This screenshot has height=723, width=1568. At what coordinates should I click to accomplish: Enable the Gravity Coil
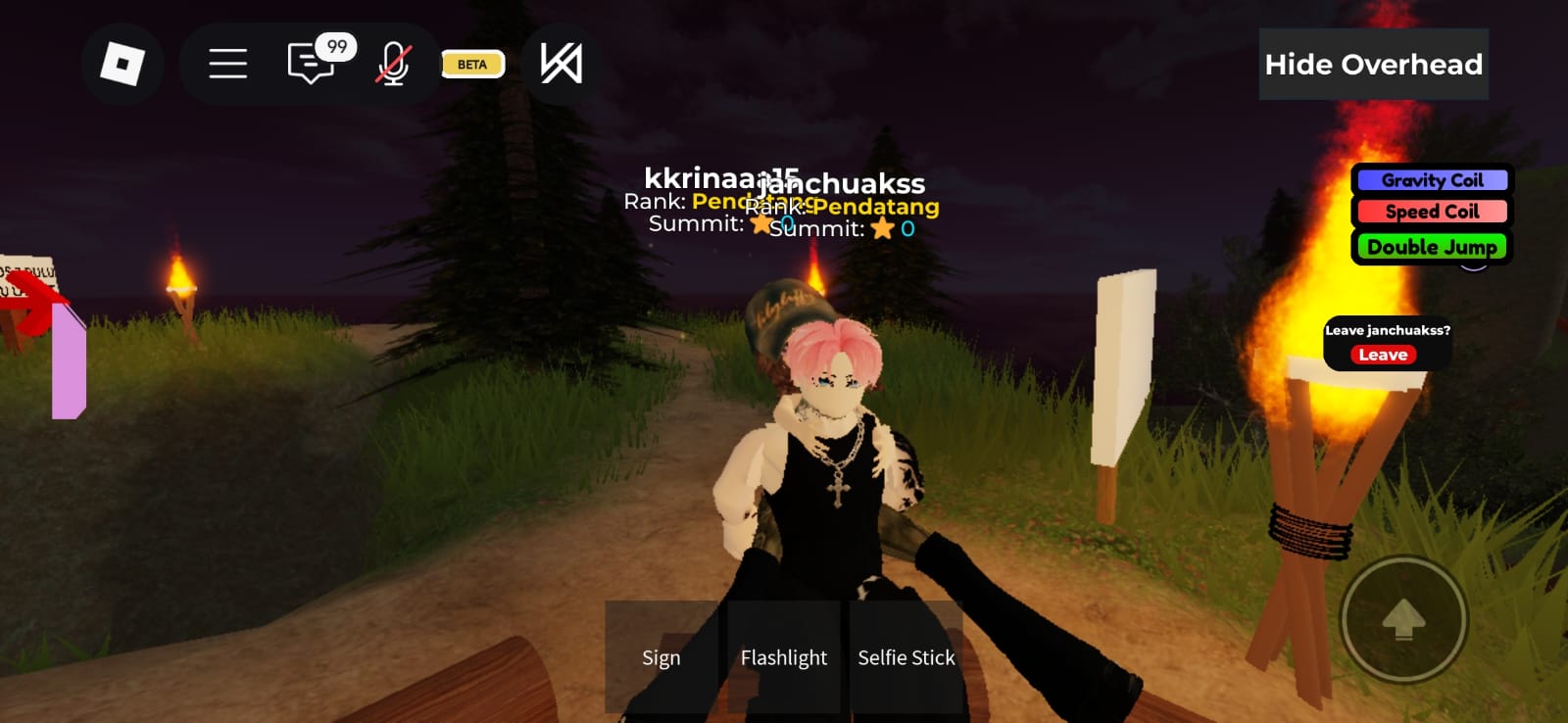point(1432,180)
